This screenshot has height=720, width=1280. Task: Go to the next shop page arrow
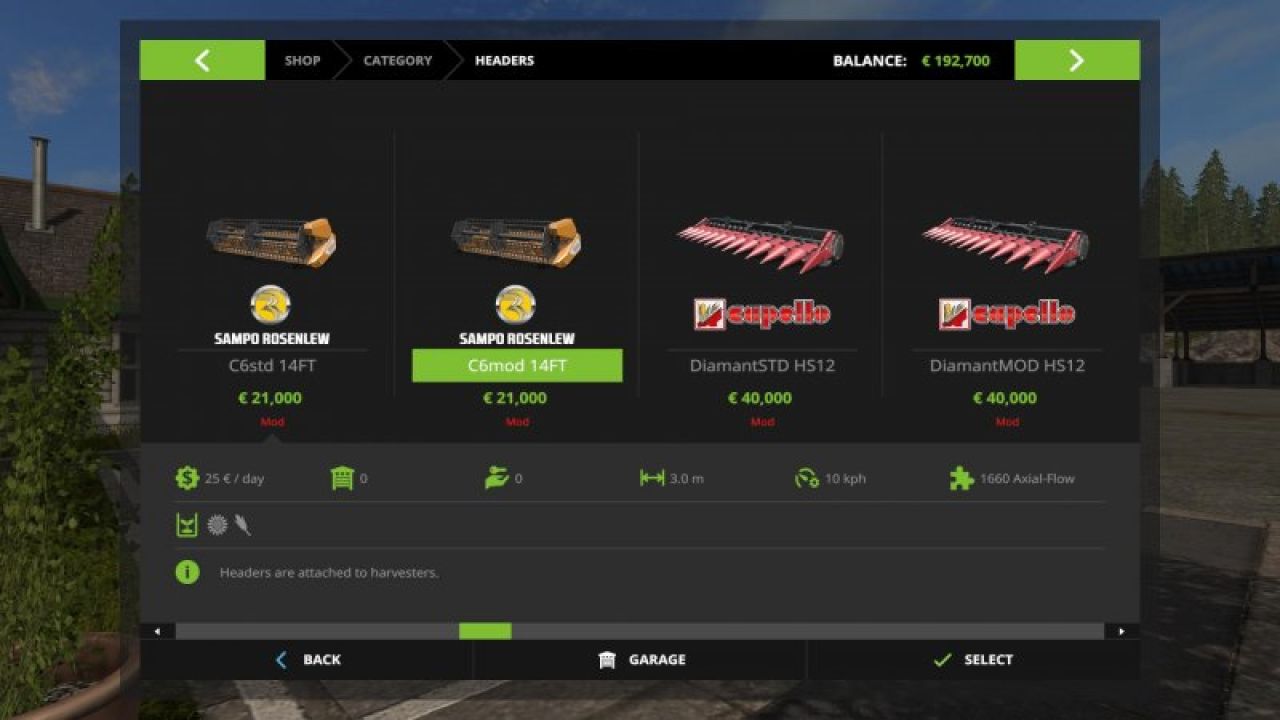click(x=1076, y=60)
